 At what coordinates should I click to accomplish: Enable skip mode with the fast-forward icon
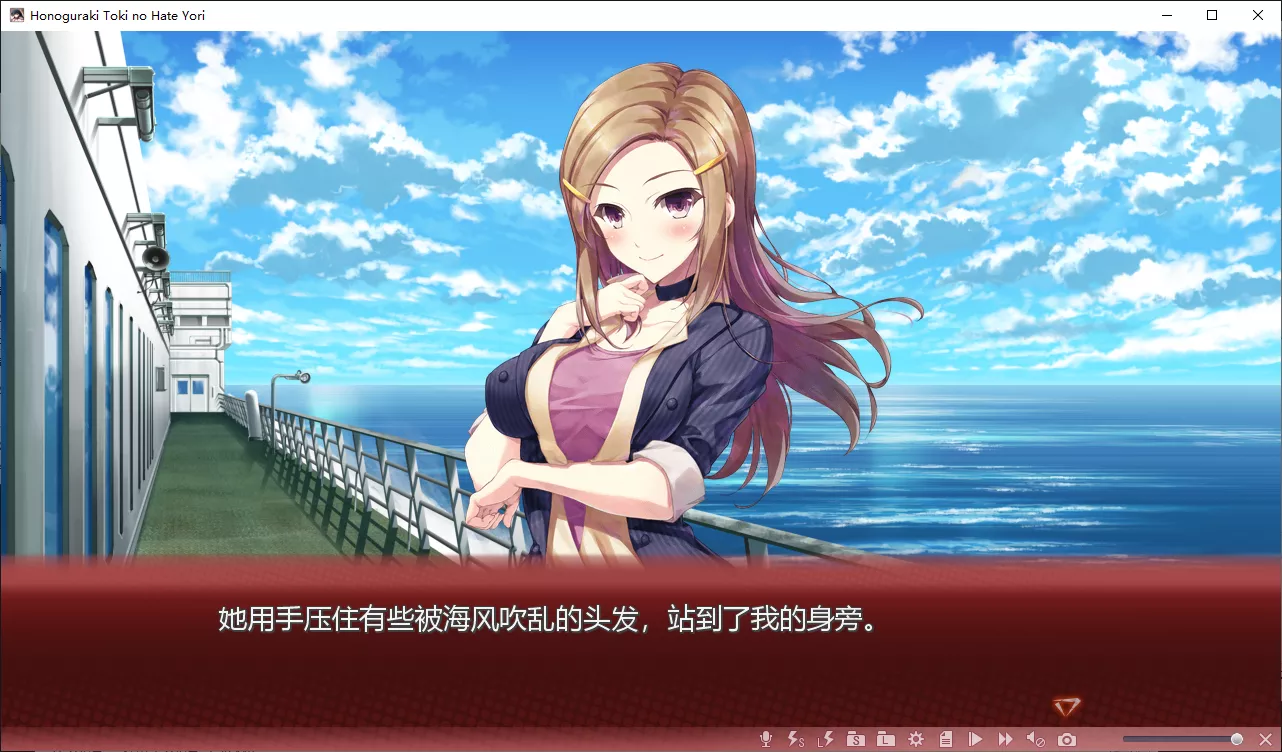pyautogui.click(x=1005, y=738)
